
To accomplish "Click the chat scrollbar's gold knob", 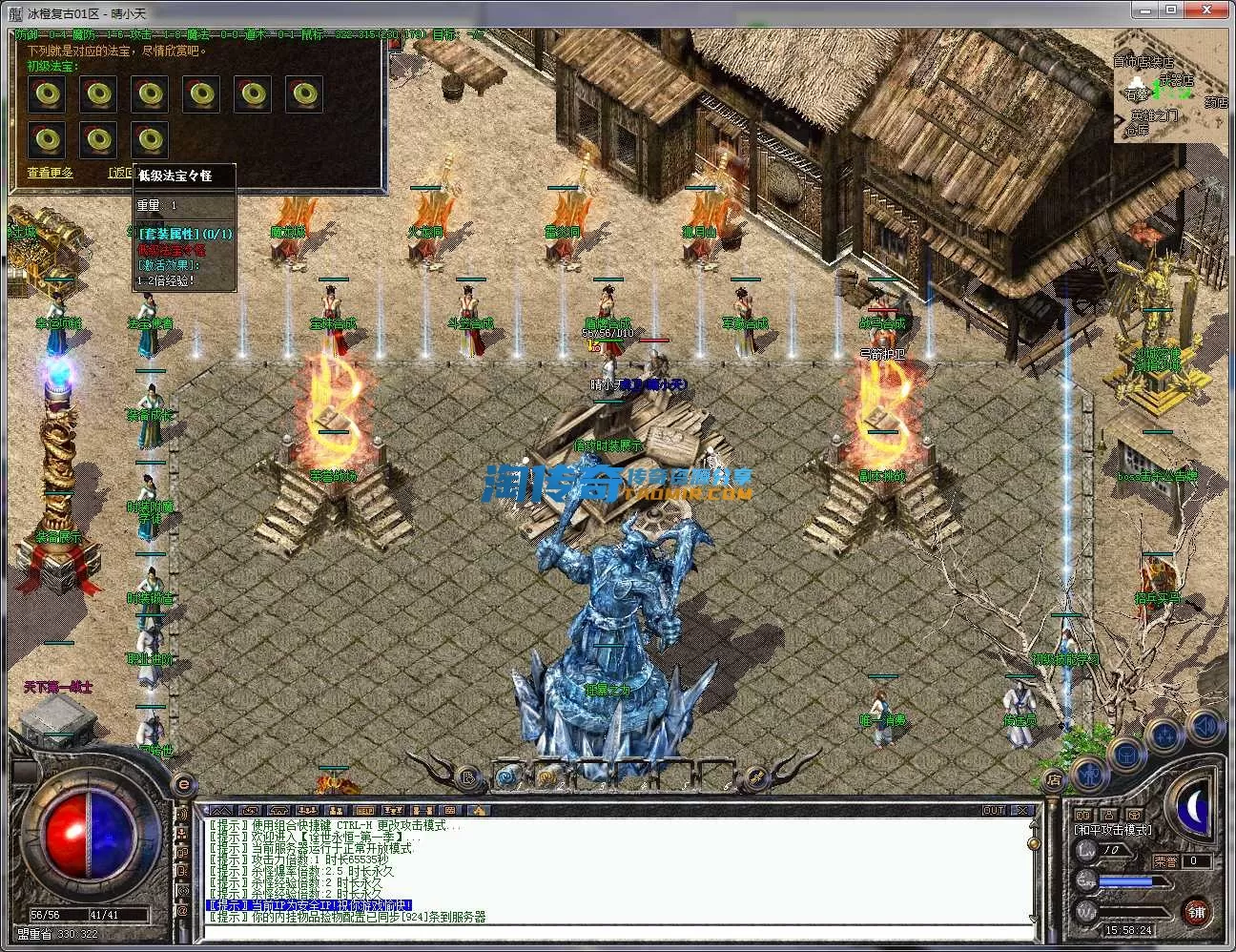I will [x=1033, y=844].
